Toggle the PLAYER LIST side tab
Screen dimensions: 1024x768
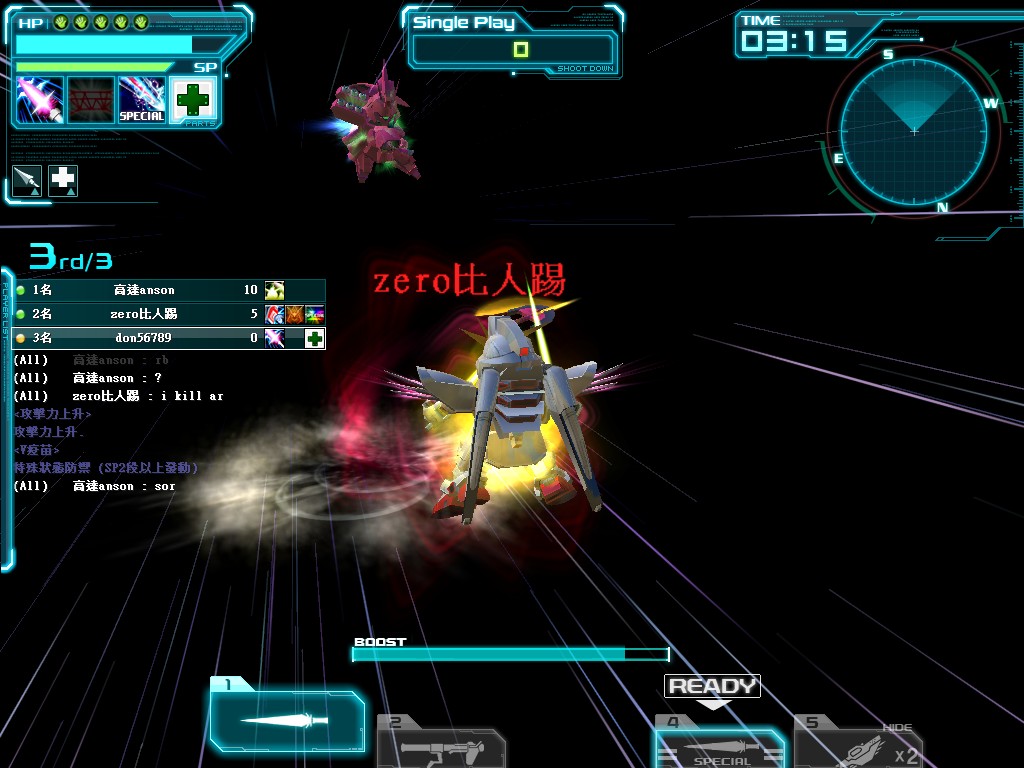(6, 420)
